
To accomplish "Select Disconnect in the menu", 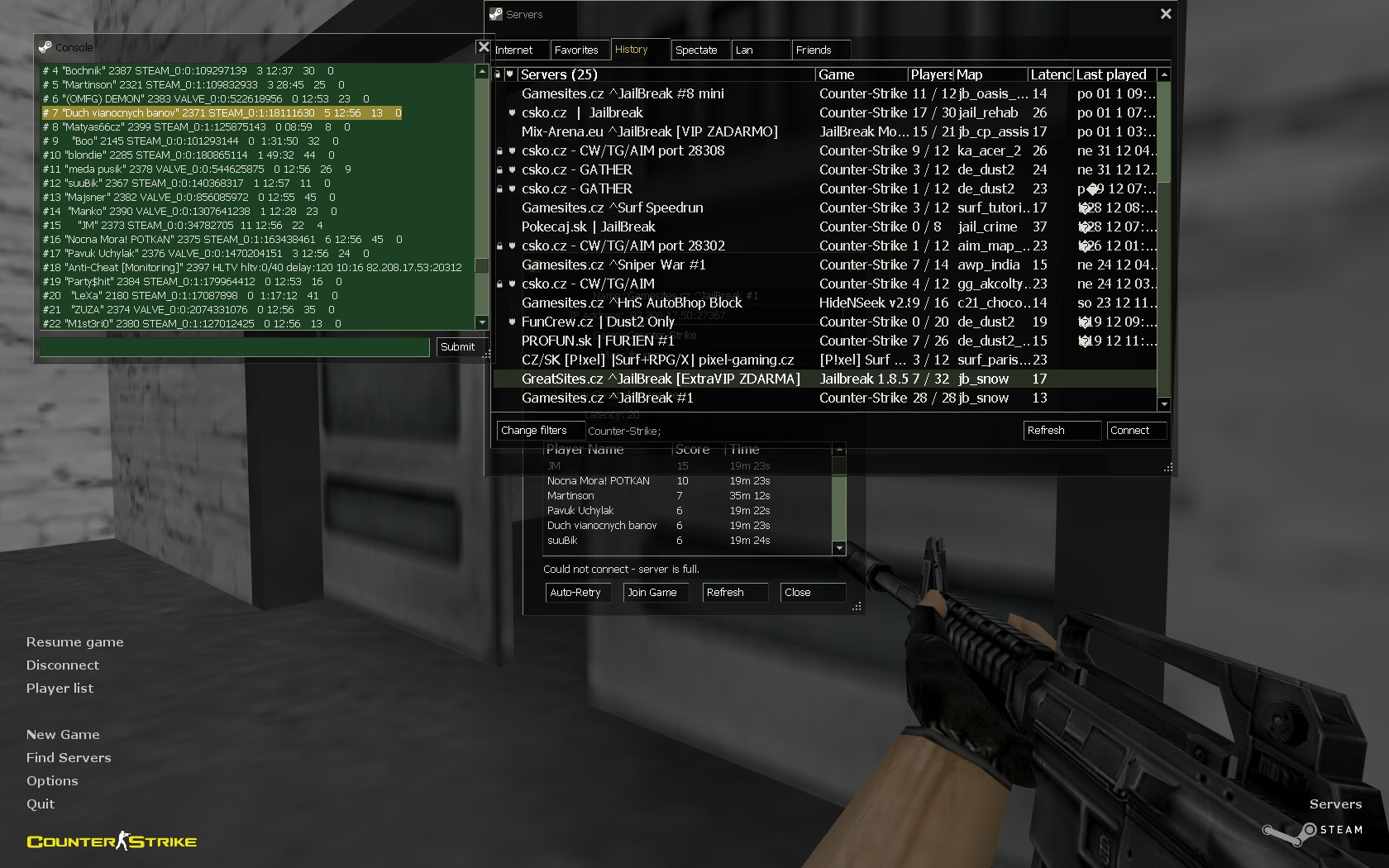I will click(x=62, y=665).
